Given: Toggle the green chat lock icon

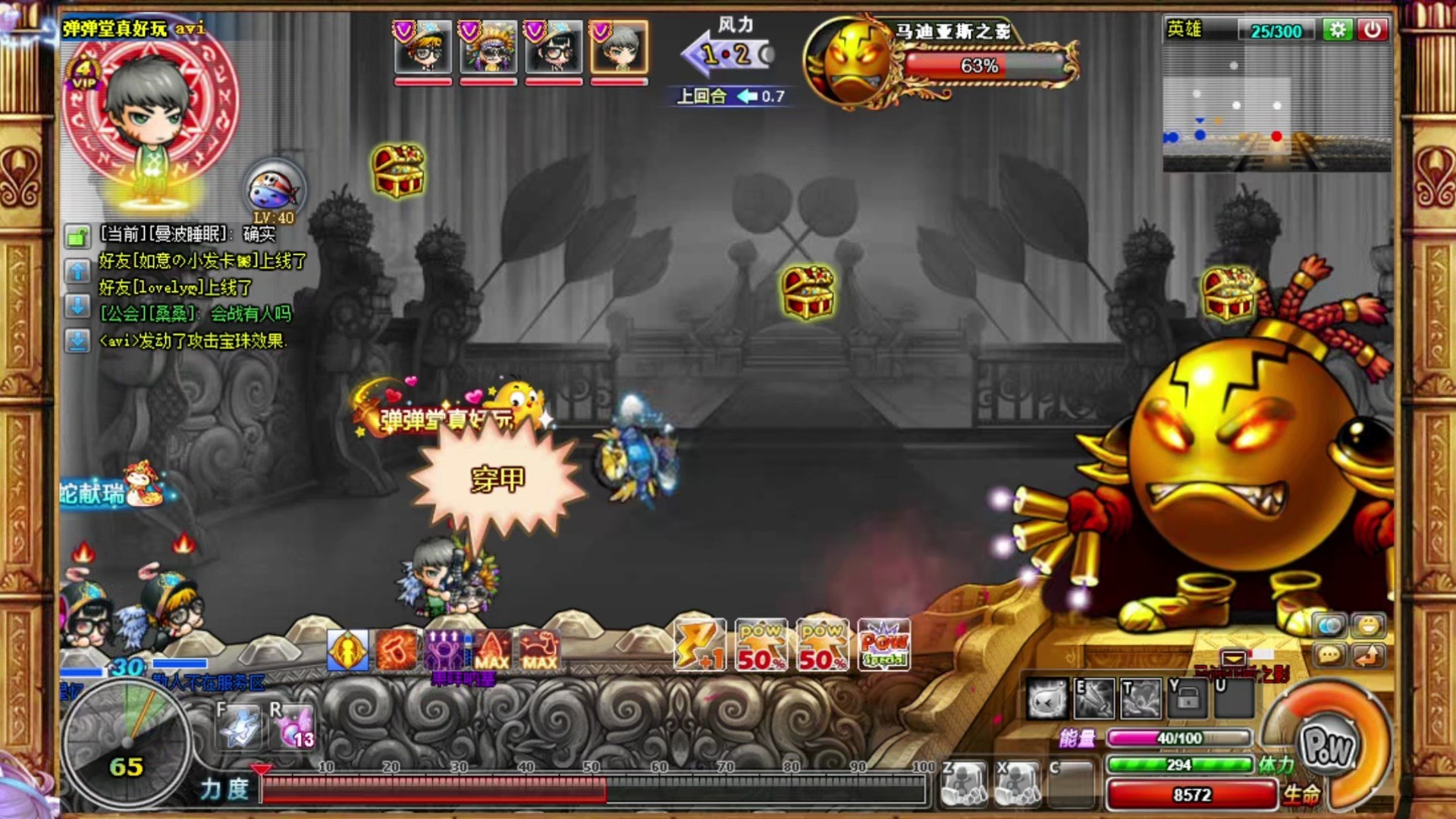Looking at the screenshot, I should [x=77, y=237].
